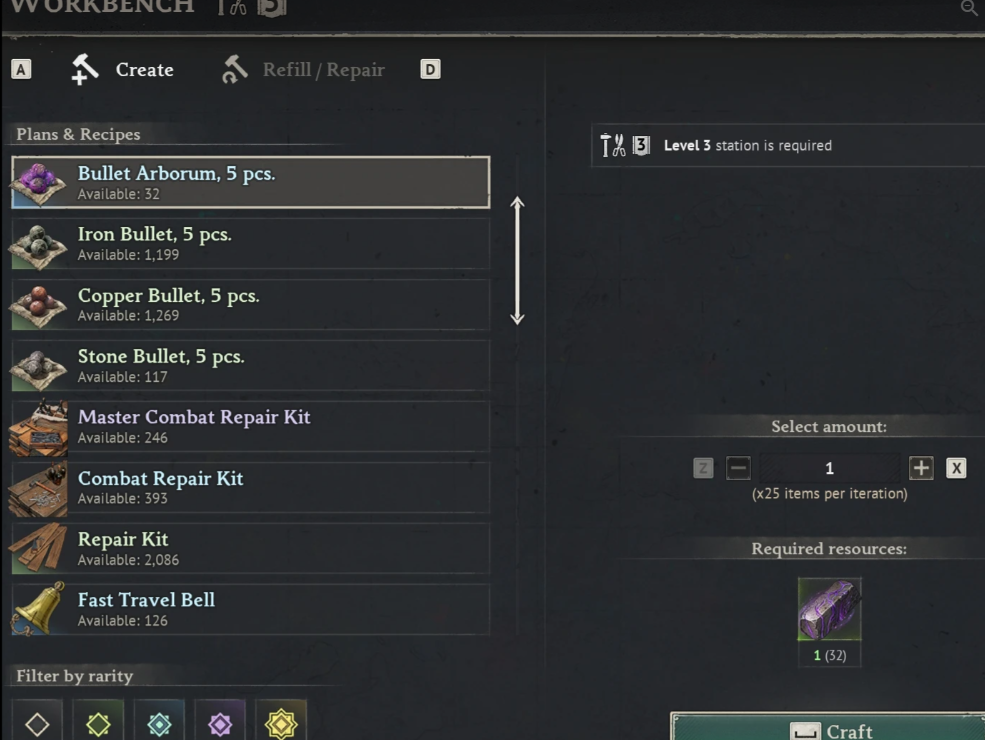
Task: Open the search magnifier icon
Action: 968,8
